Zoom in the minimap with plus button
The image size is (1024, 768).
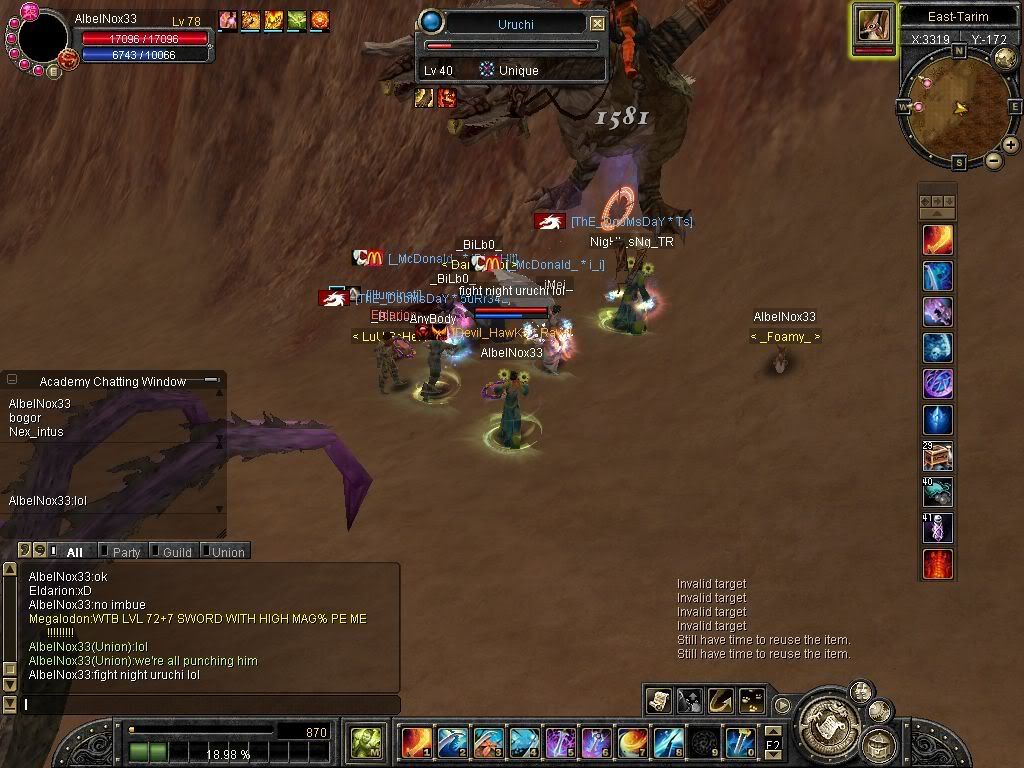pyautogui.click(x=1011, y=145)
